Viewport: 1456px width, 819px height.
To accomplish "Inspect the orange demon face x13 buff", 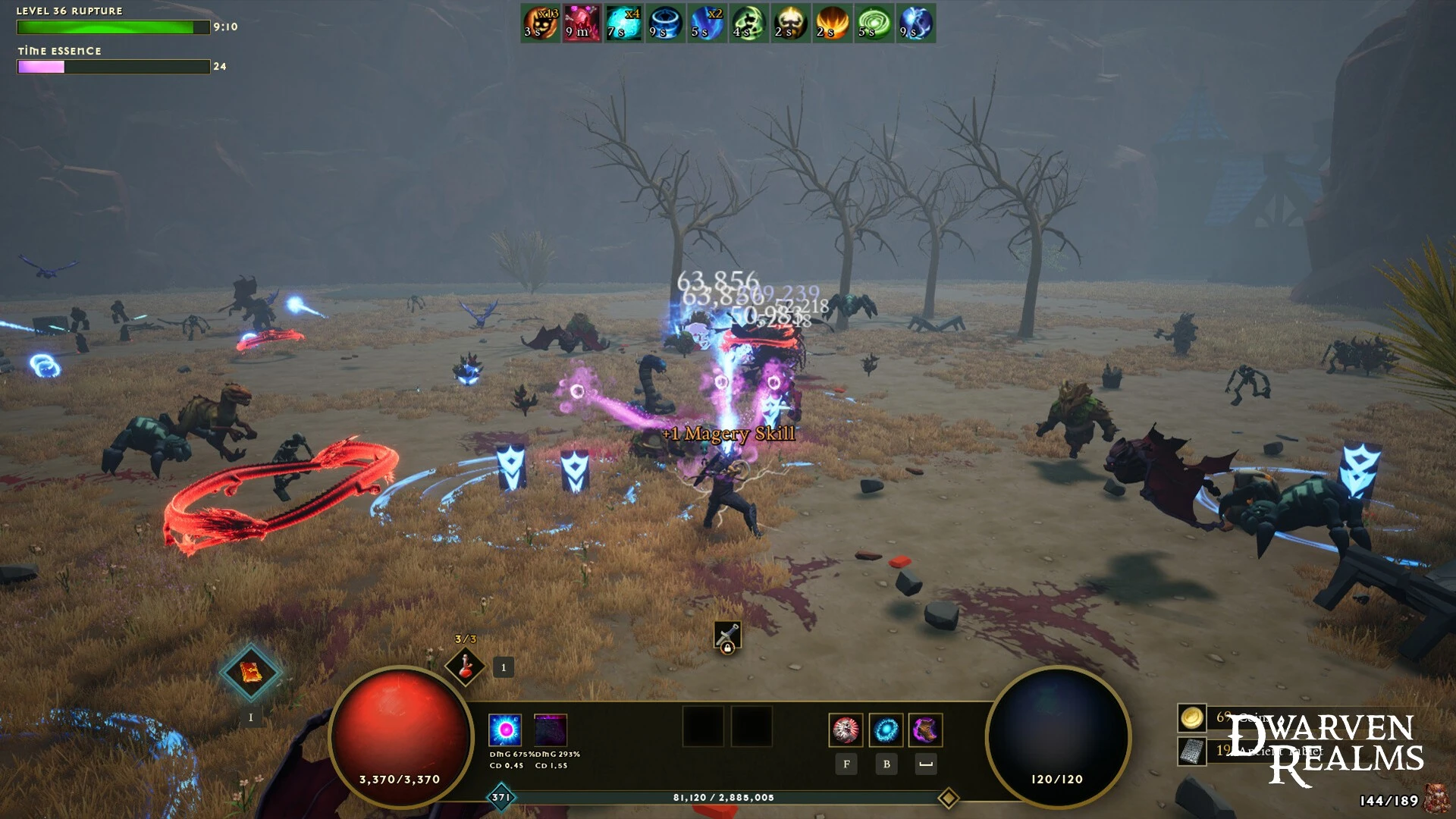I will (x=541, y=24).
